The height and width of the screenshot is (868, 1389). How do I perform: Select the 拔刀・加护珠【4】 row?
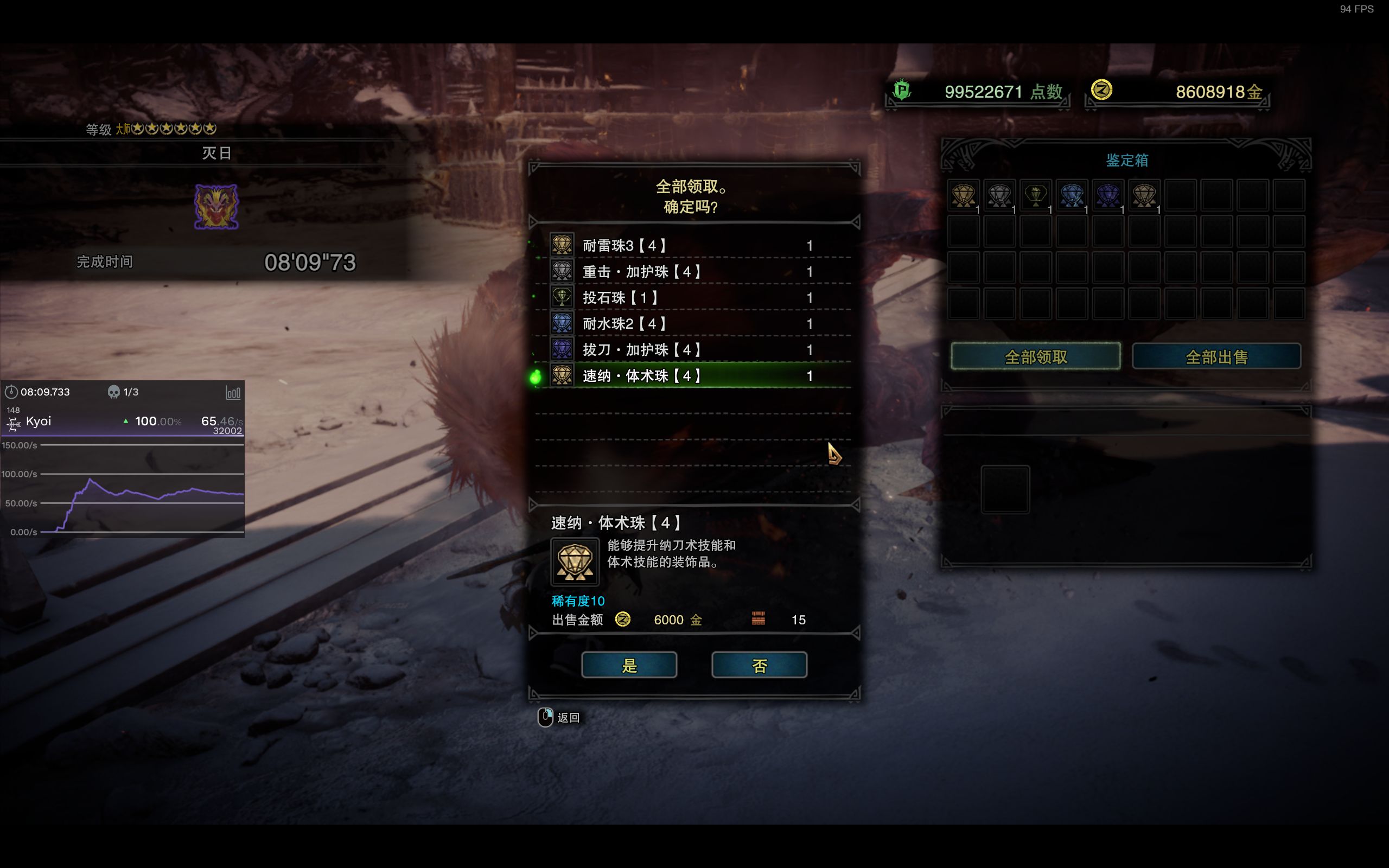(694, 349)
